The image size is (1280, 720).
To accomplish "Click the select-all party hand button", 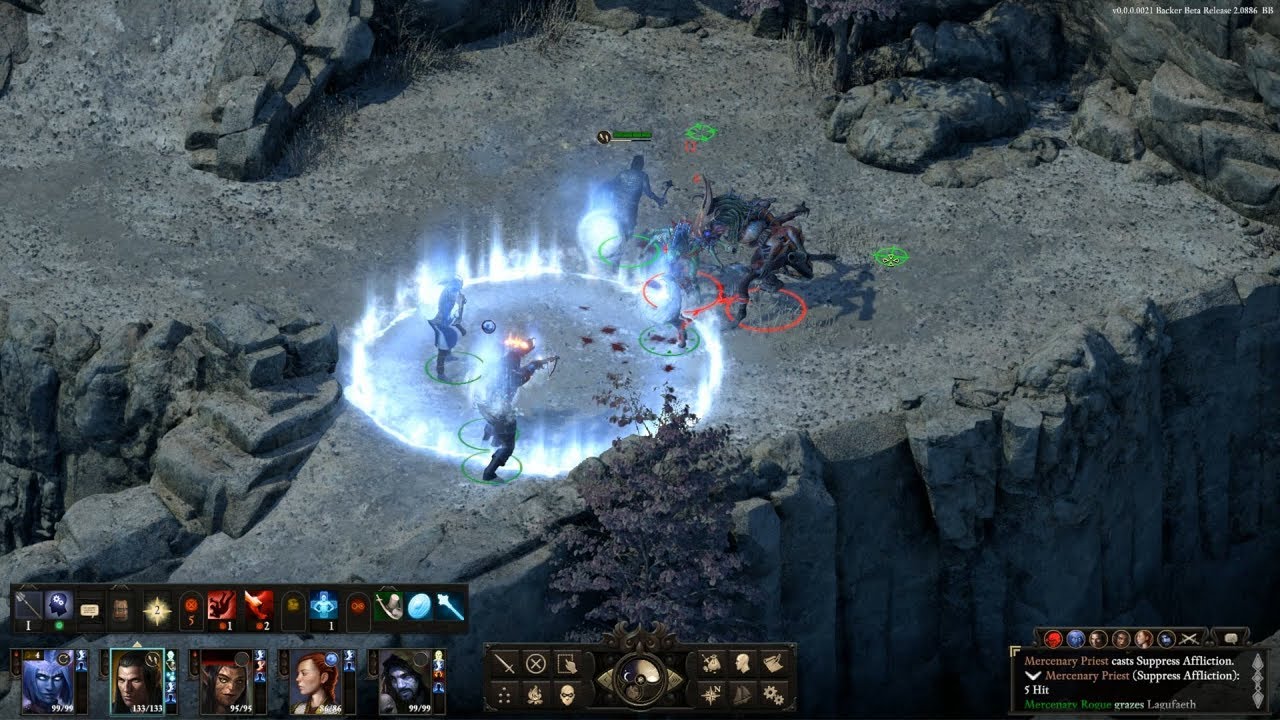I will (568, 663).
